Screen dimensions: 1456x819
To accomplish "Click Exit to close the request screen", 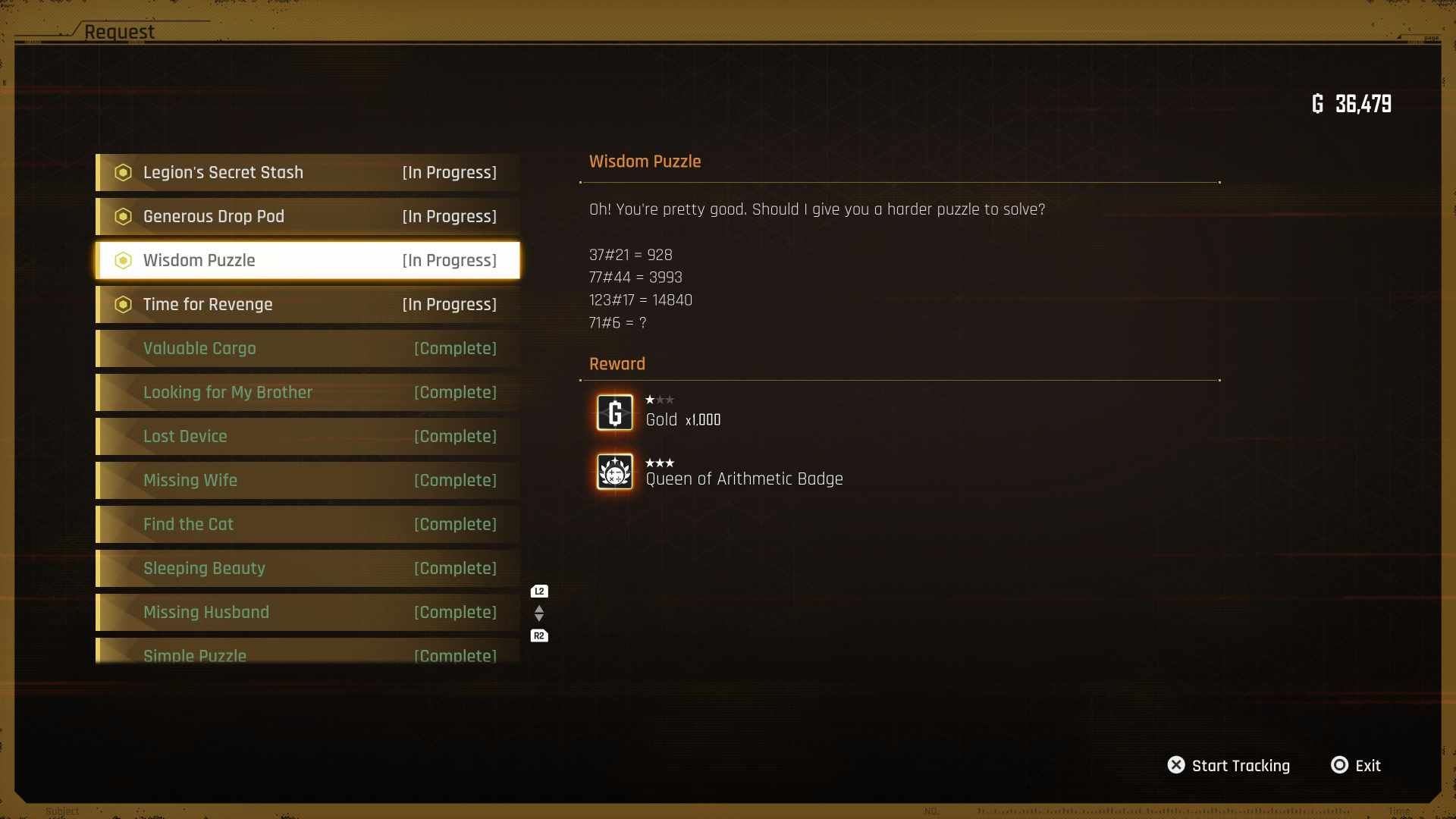I will point(1367,765).
